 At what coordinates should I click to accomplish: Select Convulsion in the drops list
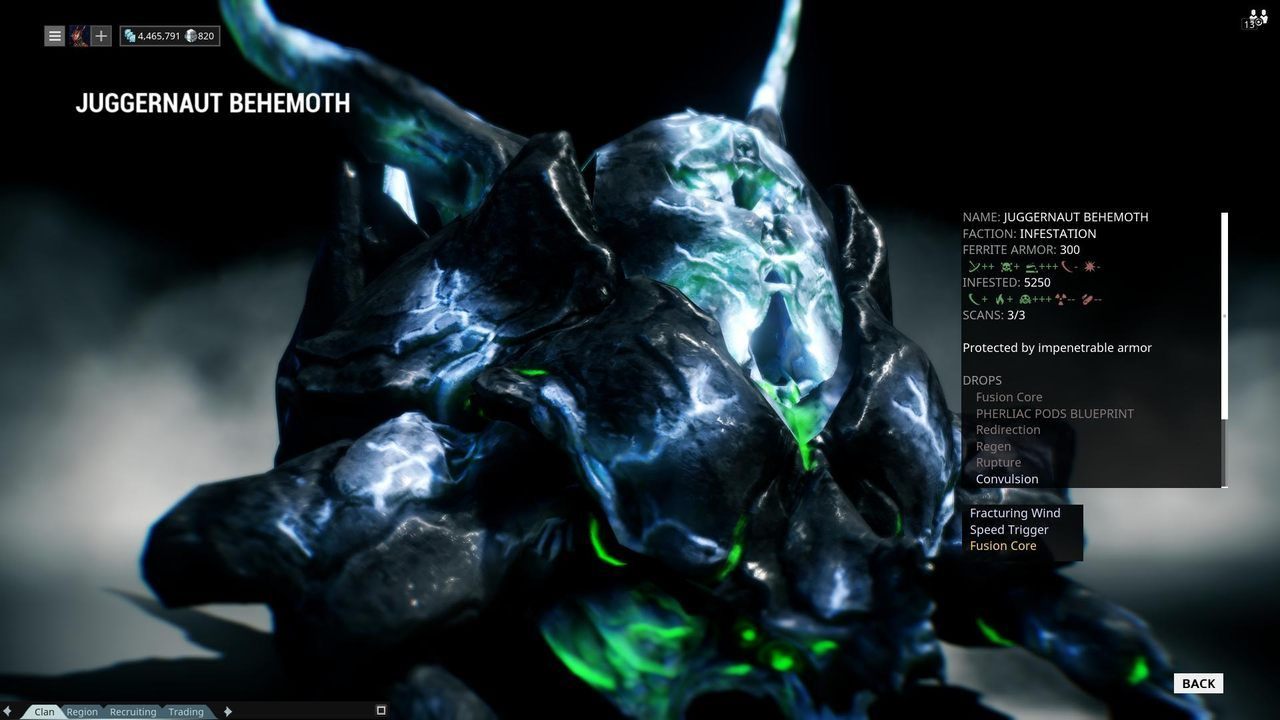click(x=1006, y=478)
